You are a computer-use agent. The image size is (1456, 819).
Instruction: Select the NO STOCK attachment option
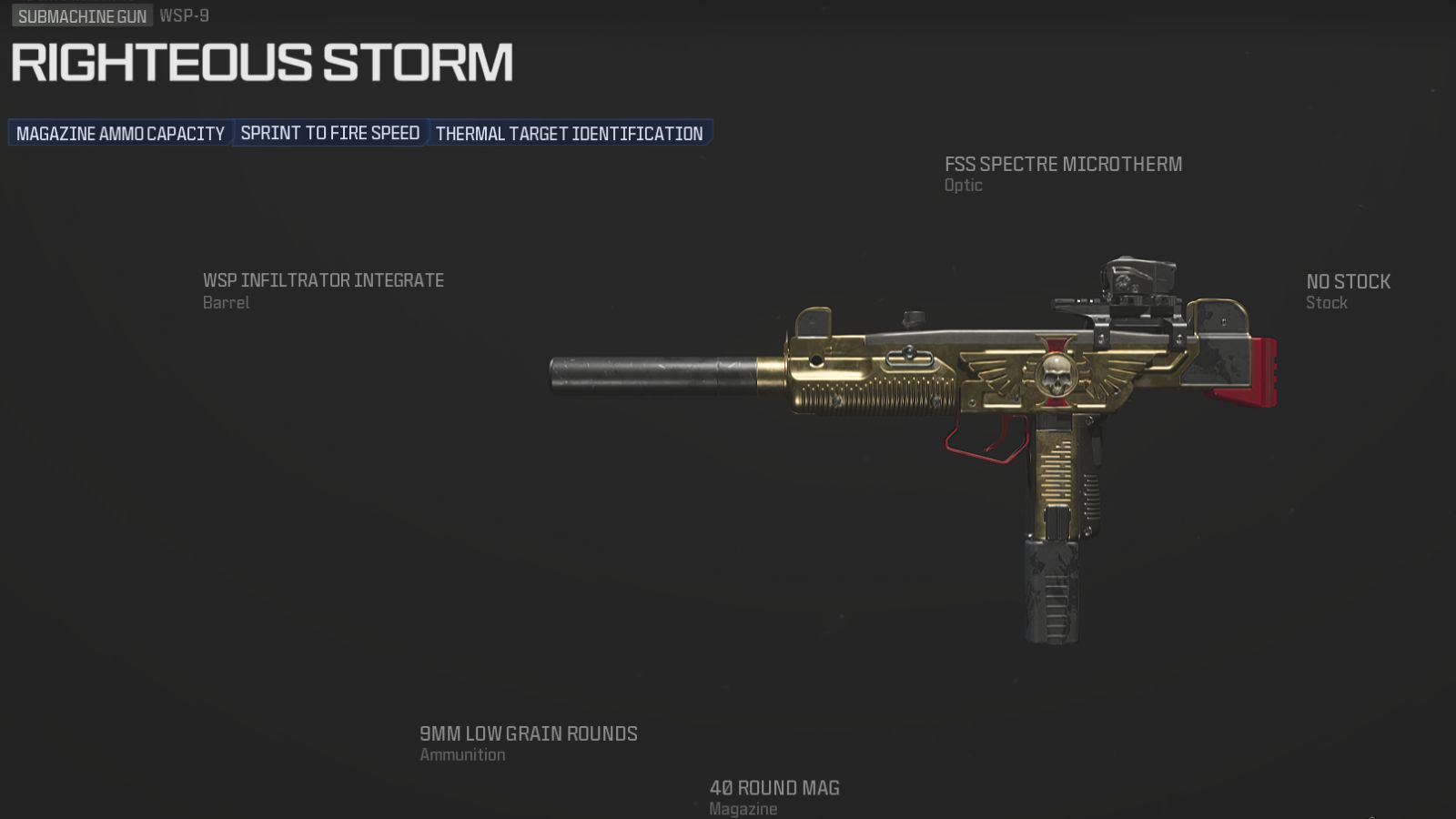(1348, 281)
